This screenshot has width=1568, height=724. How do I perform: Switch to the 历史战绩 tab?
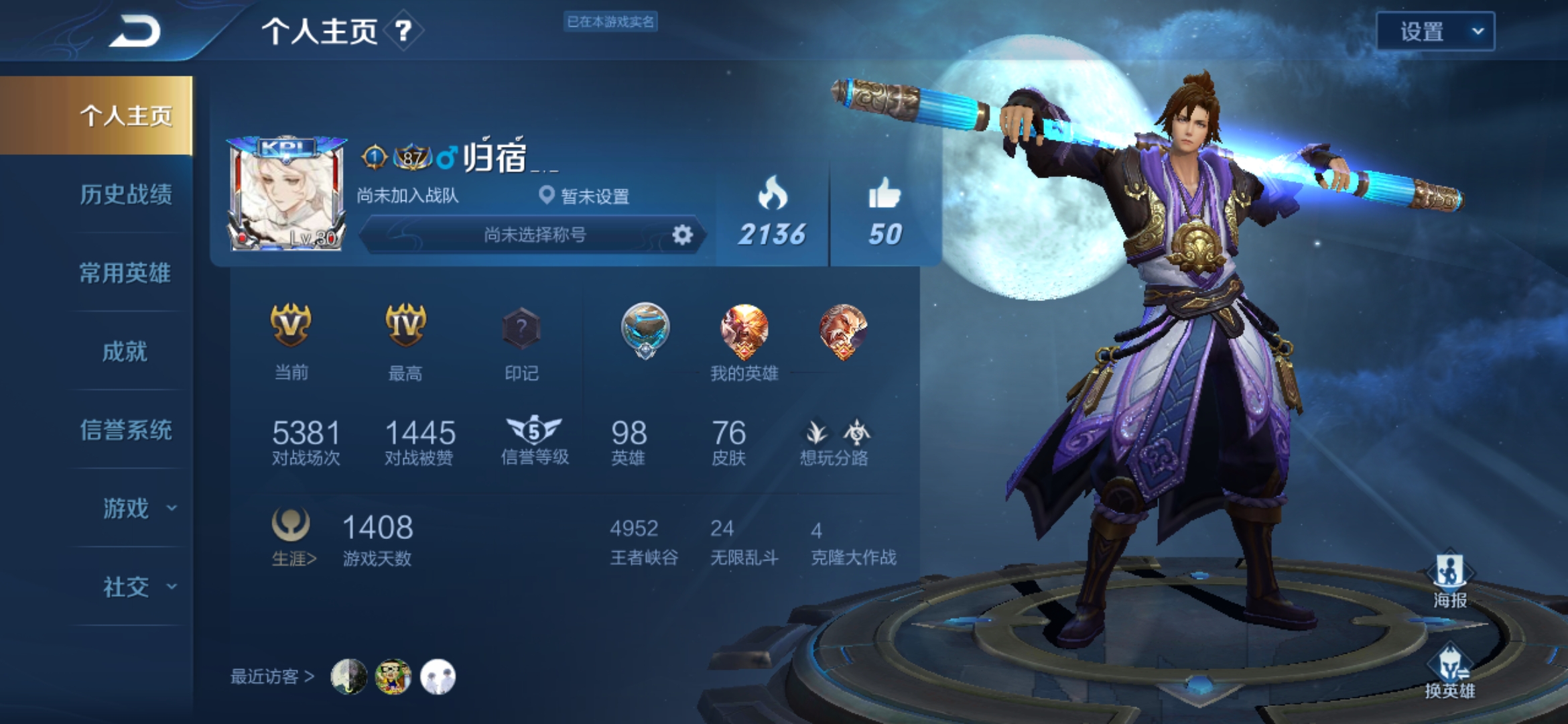[x=125, y=194]
